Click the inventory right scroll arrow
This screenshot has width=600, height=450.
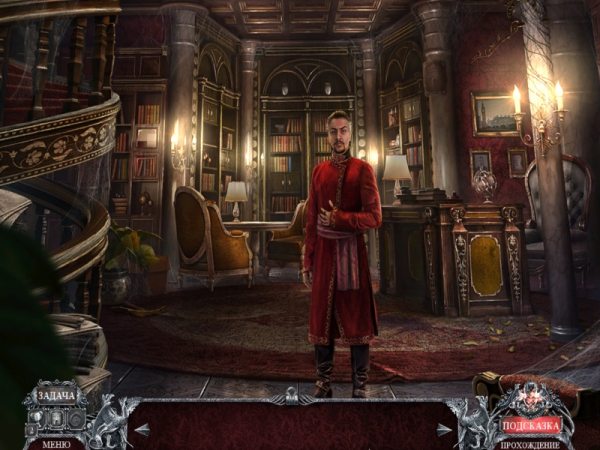443,429
